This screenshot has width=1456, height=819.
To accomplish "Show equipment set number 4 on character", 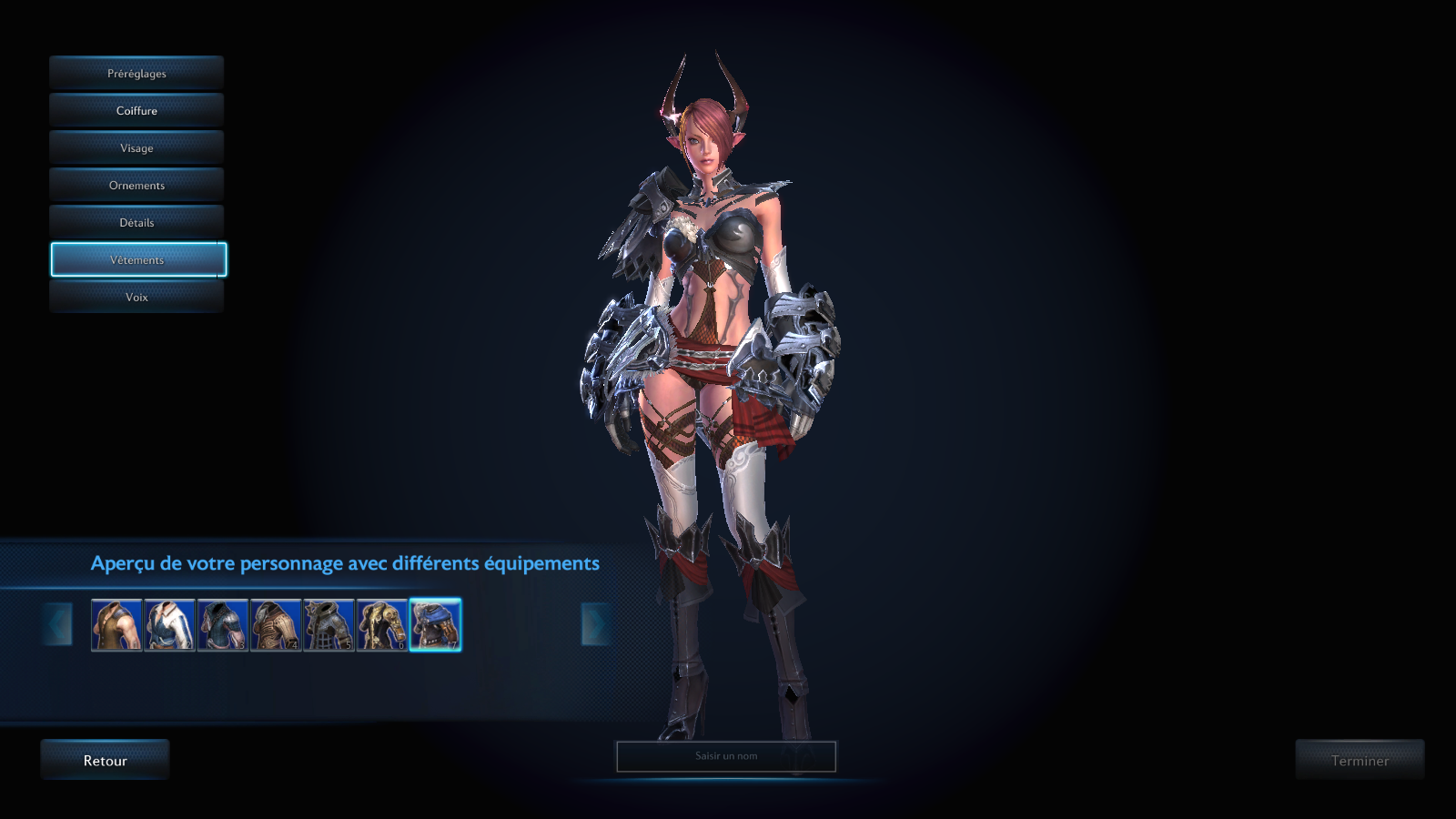I will [276, 624].
